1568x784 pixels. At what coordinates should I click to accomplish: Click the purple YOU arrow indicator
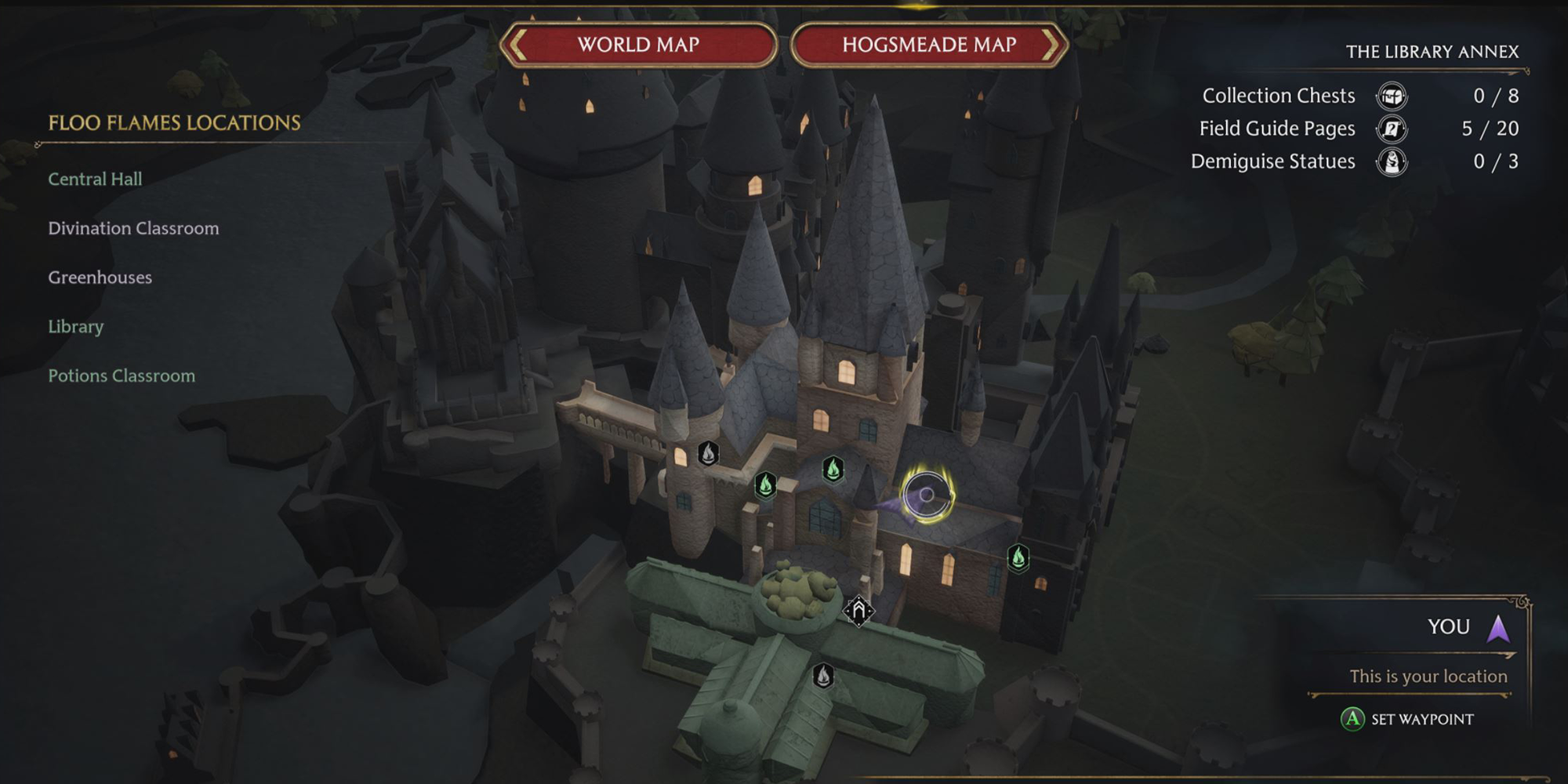click(1500, 626)
